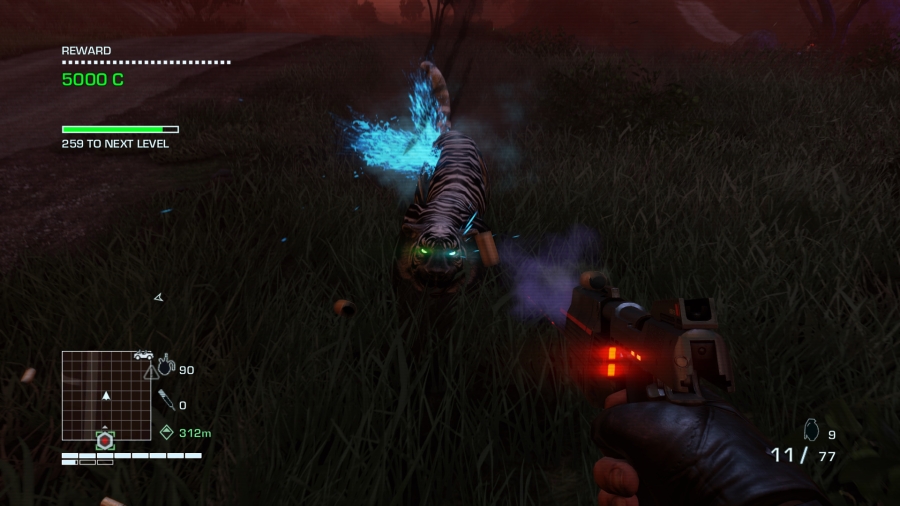This screenshot has width=900, height=506.
Task: Select the cyber heart icon
Action: pos(166,366)
